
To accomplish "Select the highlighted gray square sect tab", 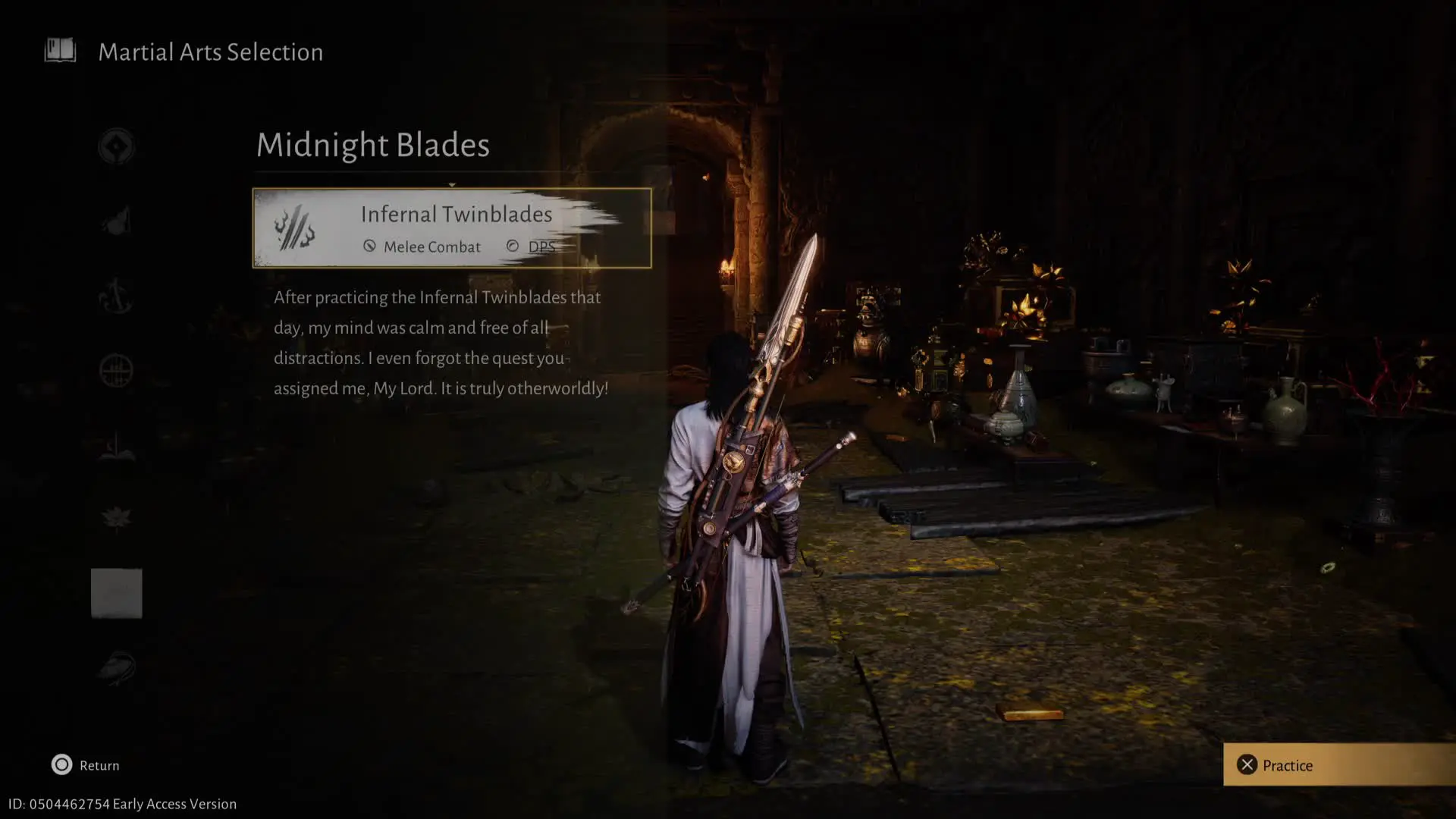I will click(116, 593).
